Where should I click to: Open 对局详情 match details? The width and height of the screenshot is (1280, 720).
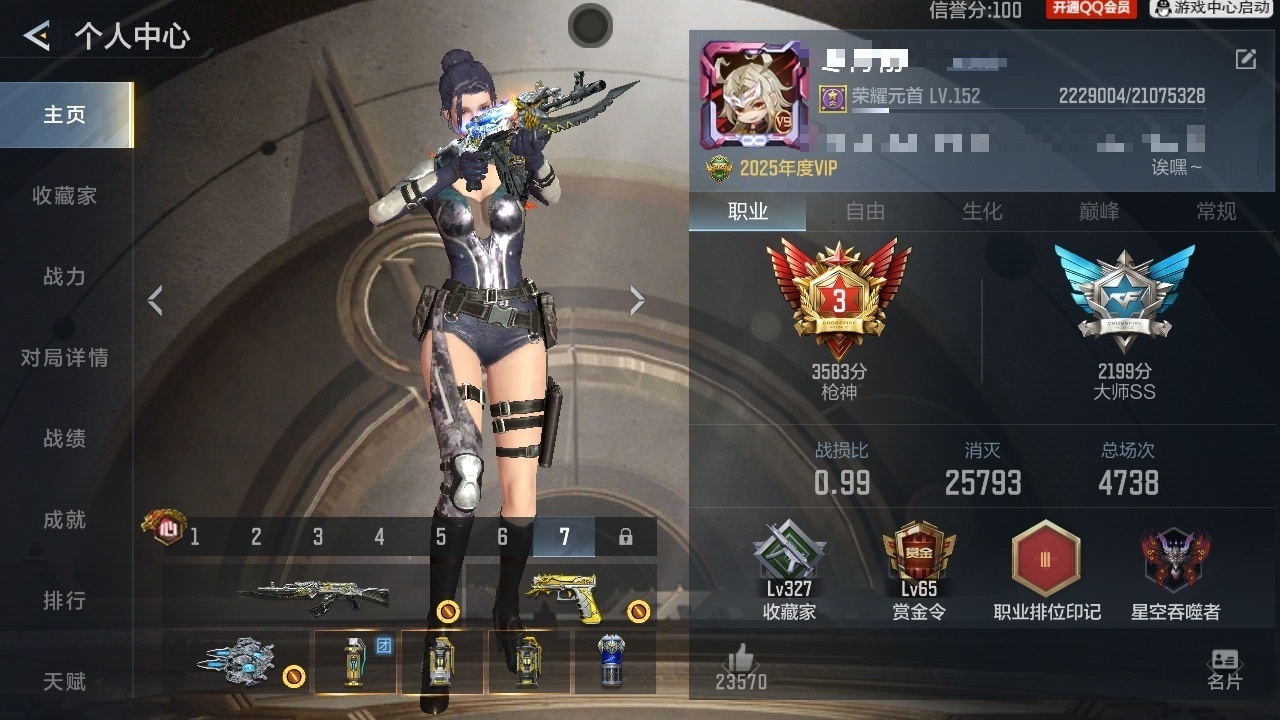pos(65,358)
